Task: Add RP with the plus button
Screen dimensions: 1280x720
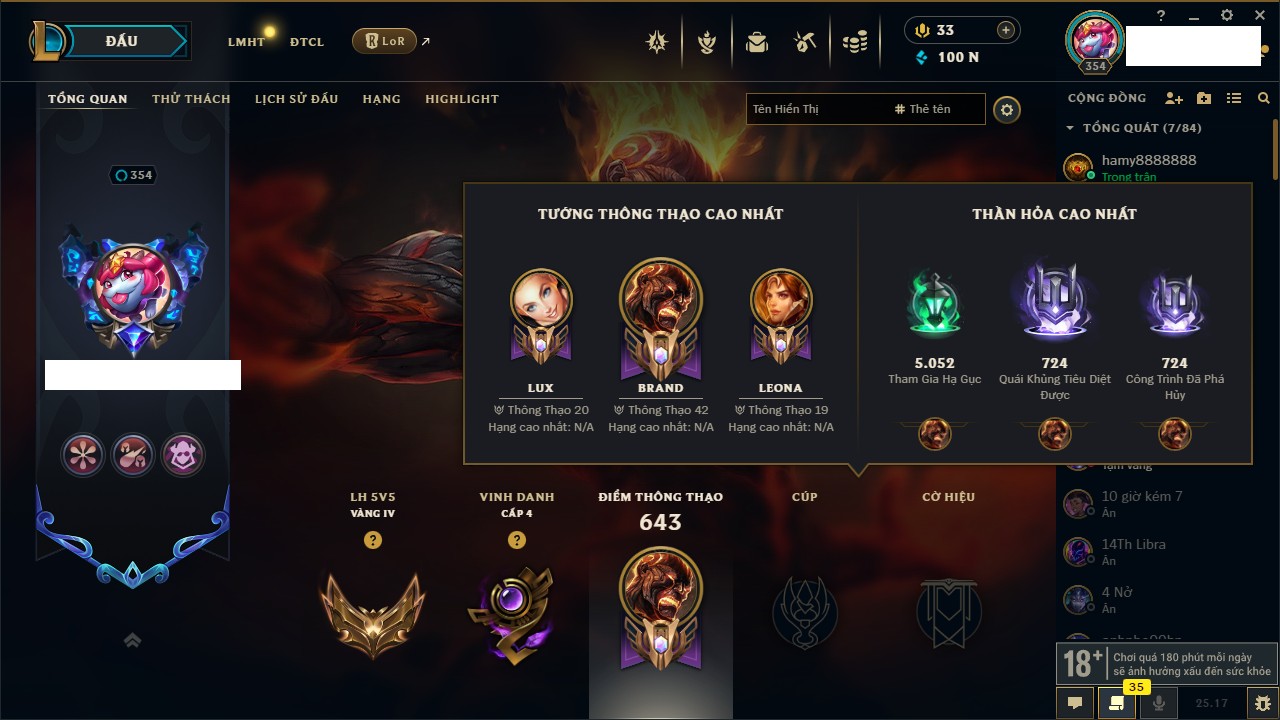Action: click(x=1006, y=30)
